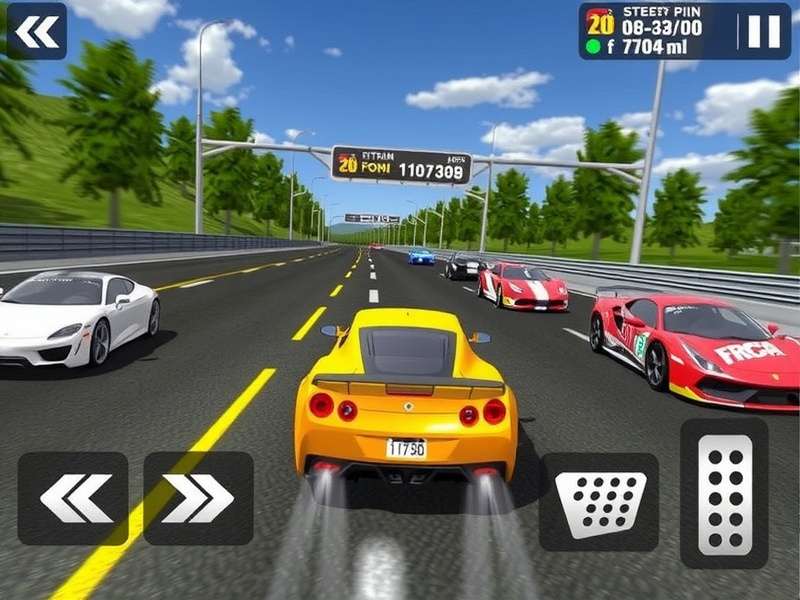
Task: Pause the race
Action: pos(763,31)
